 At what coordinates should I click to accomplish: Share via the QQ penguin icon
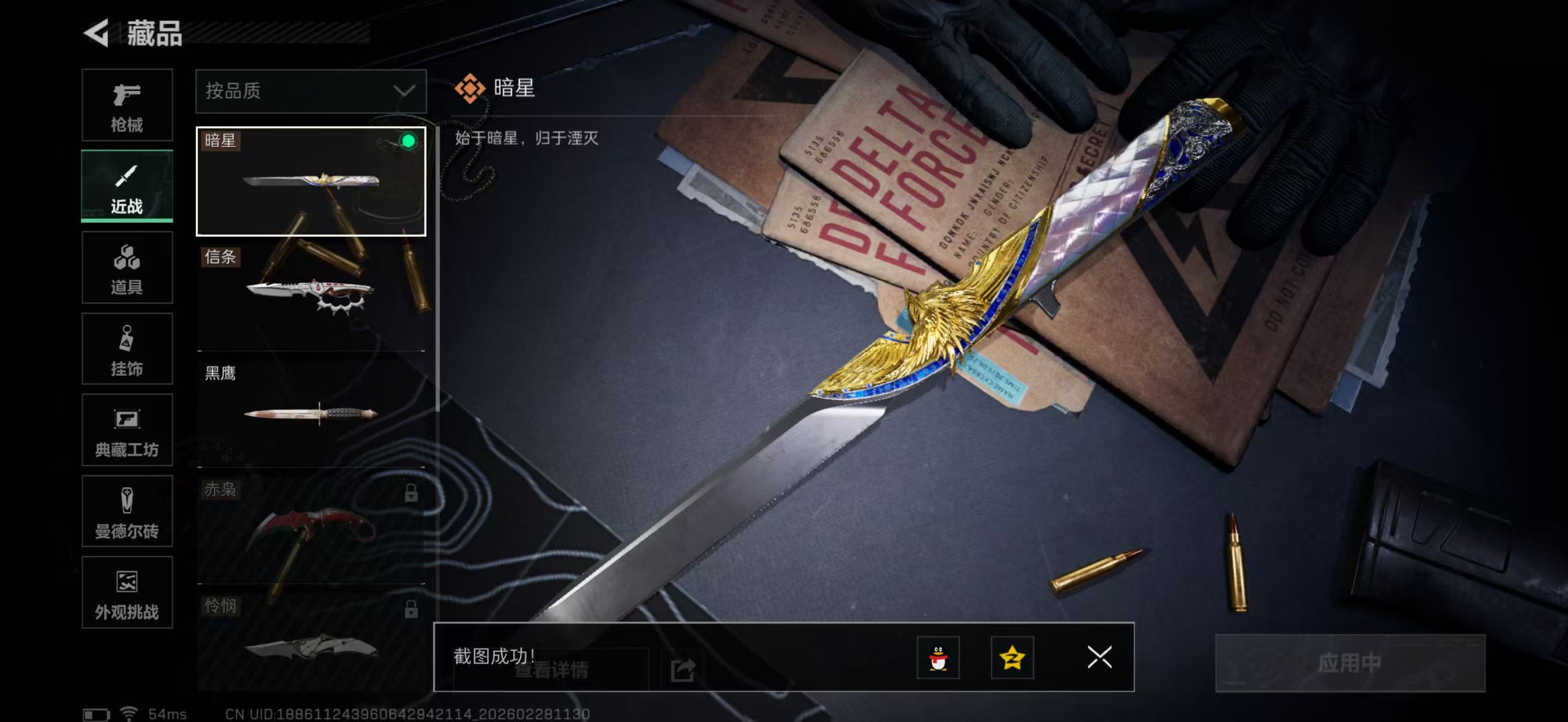point(940,658)
